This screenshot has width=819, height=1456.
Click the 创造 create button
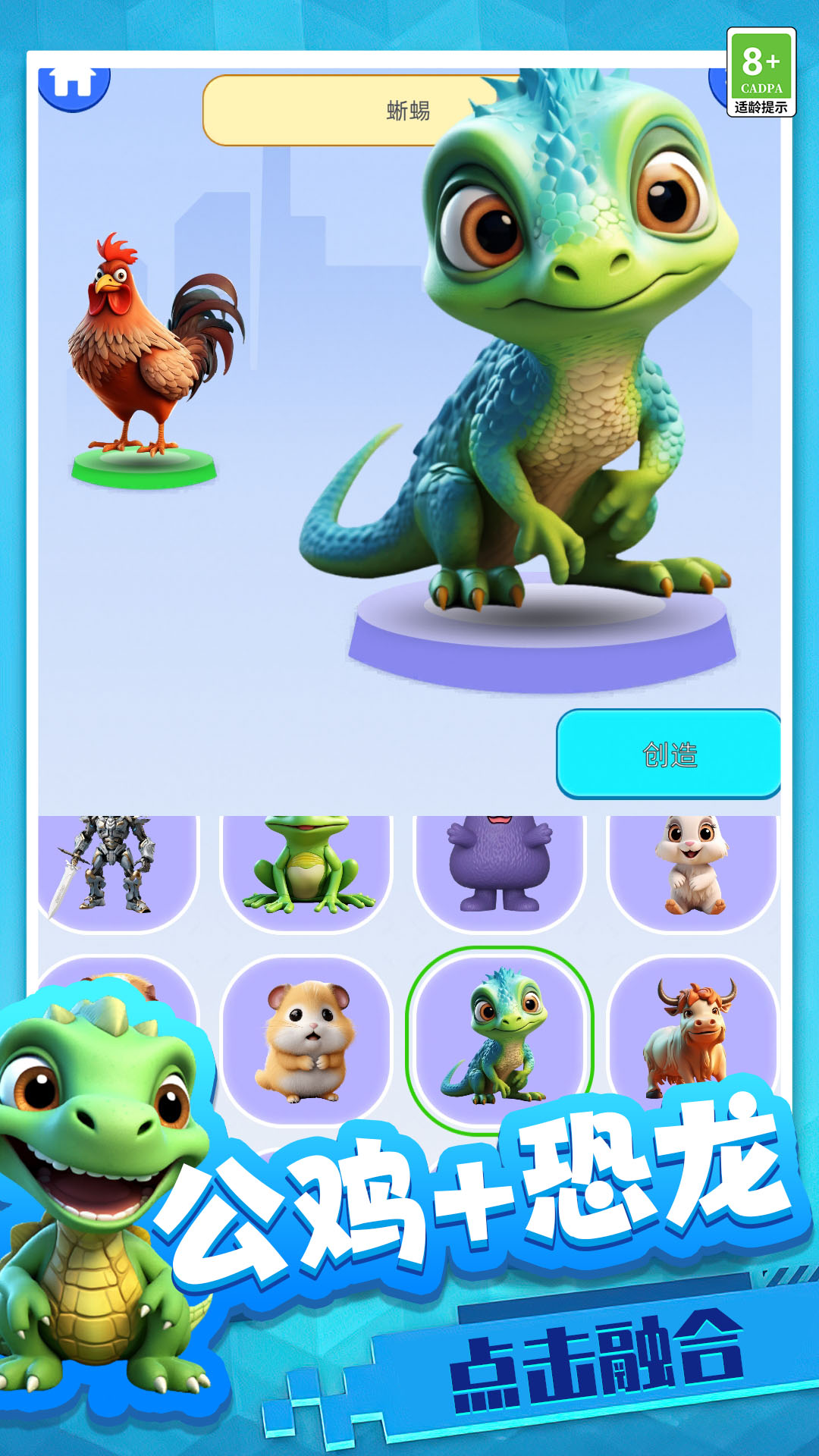(x=669, y=754)
